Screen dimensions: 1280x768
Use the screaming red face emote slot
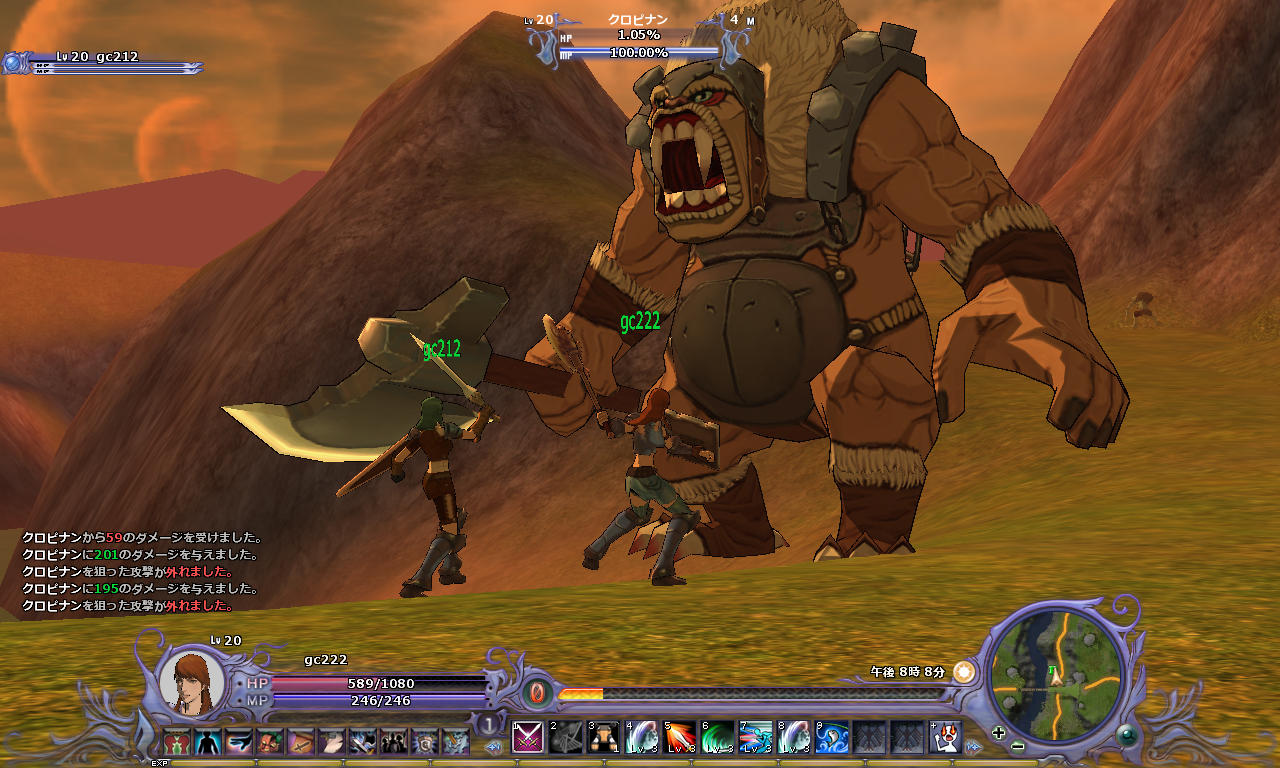(x=945, y=737)
